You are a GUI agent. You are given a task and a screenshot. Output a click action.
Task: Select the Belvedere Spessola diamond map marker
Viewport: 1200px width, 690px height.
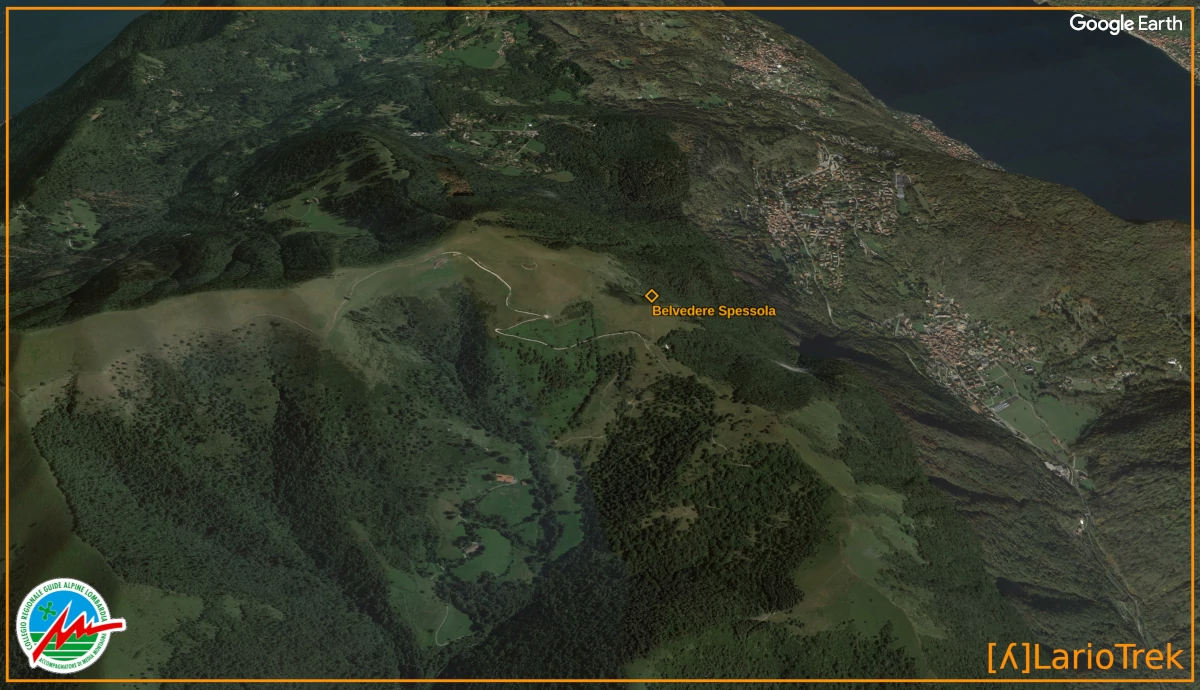click(x=651, y=295)
